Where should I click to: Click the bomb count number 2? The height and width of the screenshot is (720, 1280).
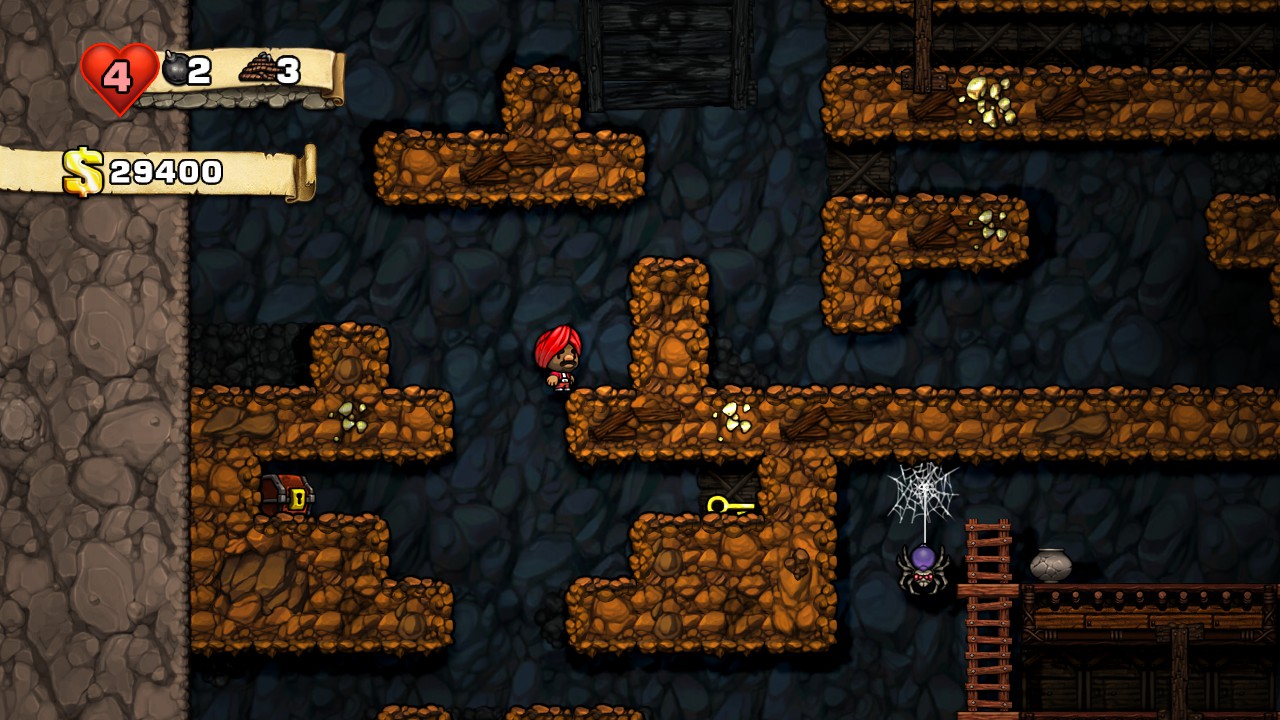(x=200, y=69)
